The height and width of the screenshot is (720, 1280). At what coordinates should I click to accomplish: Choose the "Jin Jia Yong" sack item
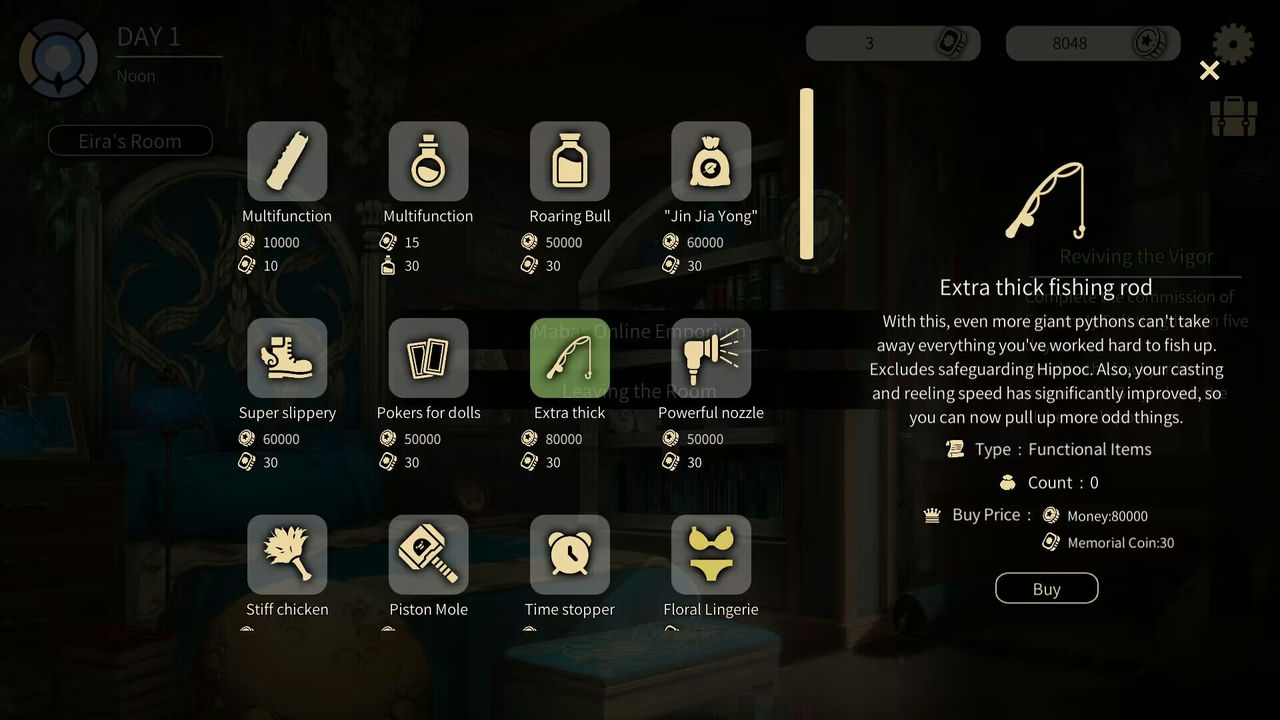pyautogui.click(x=710, y=161)
